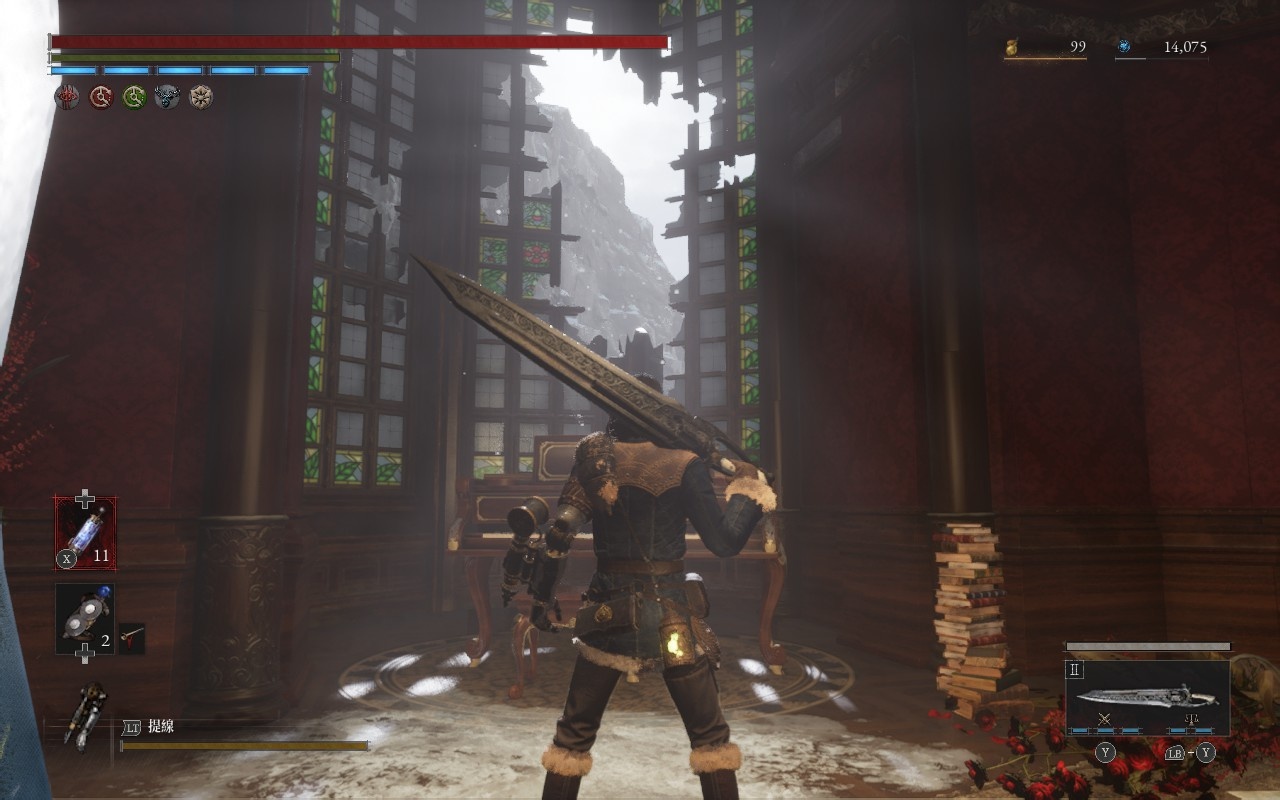This screenshot has width=1280, height=800.
Task: Select the lower belt slot holding two items
Action: [x=84, y=619]
